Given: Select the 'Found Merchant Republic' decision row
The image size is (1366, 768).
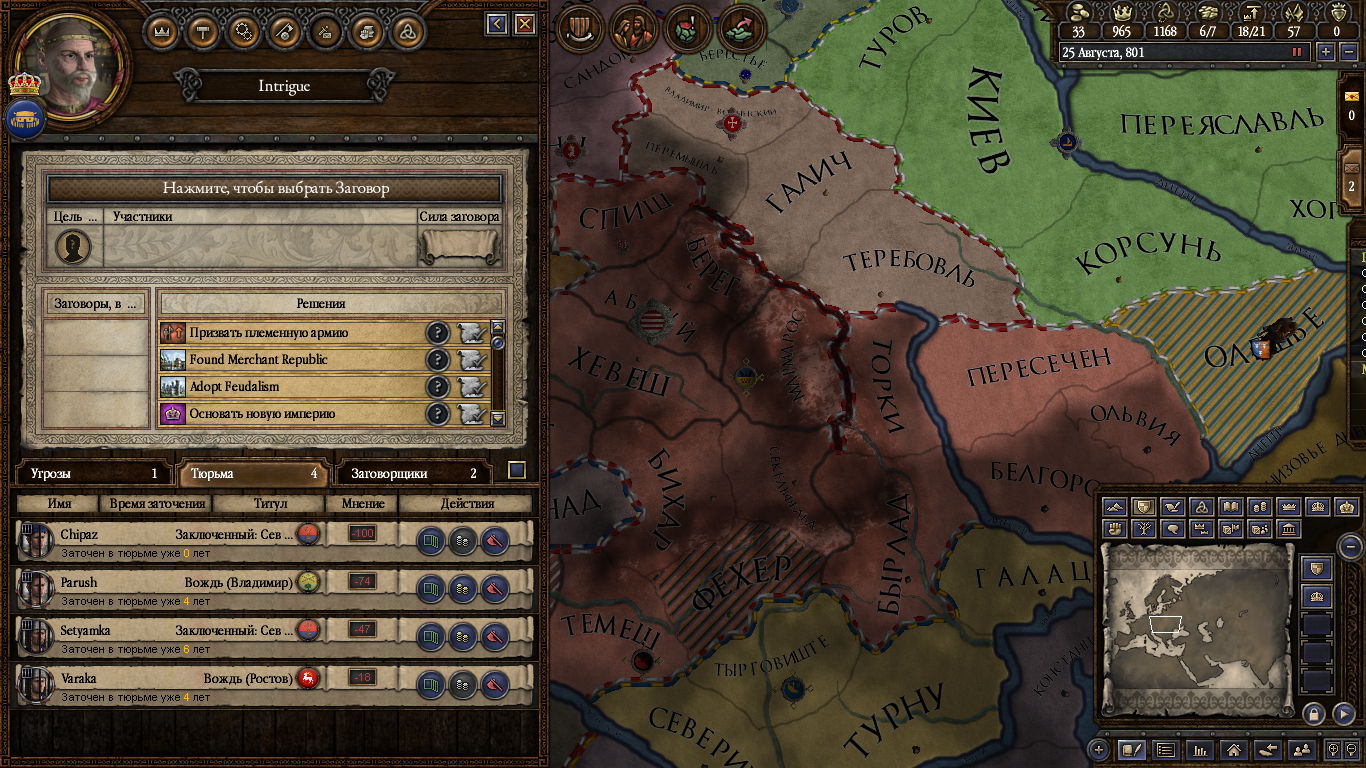Looking at the screenshot, I should (290, 360).
